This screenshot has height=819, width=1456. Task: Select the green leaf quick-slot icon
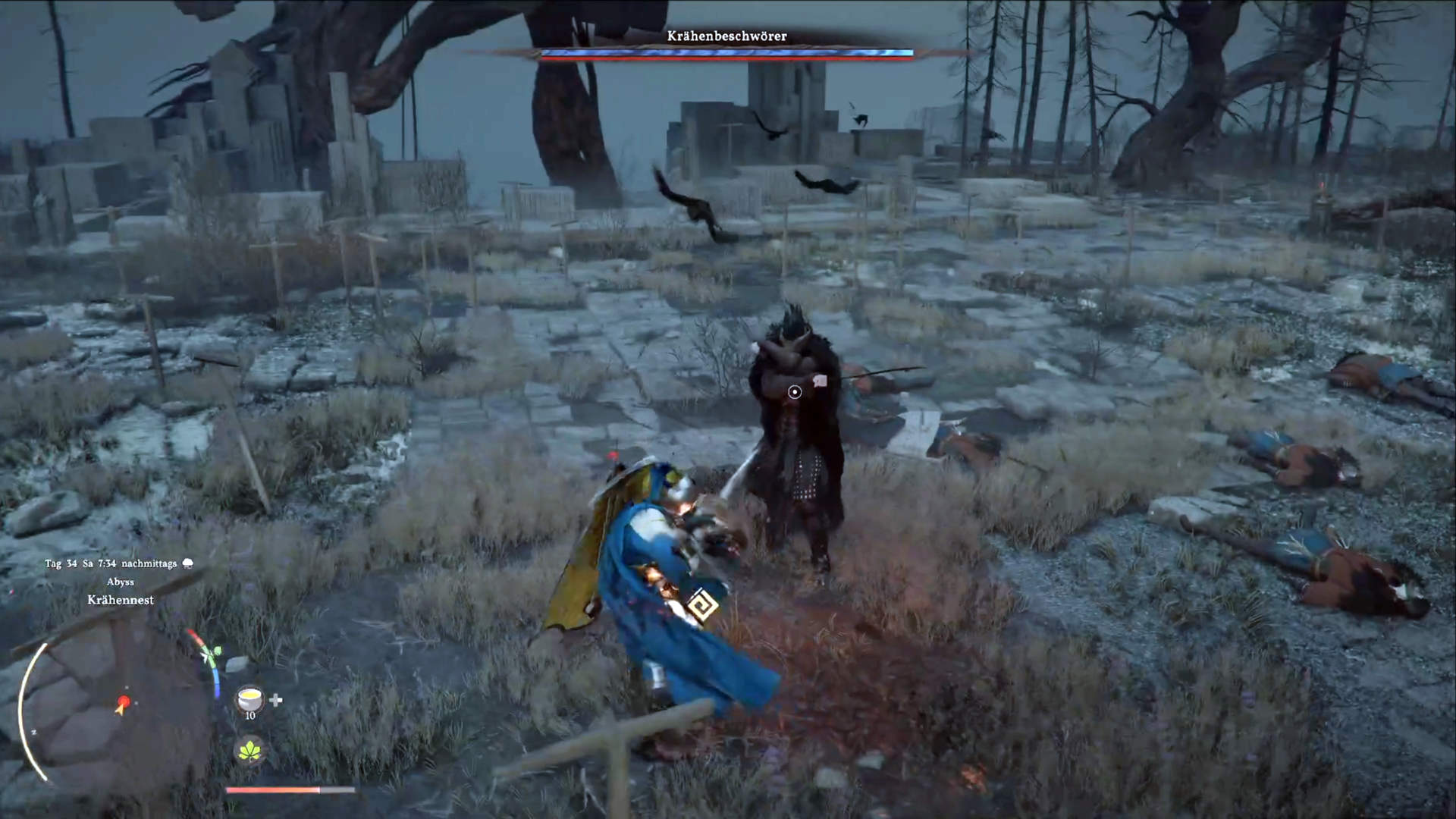coord(249,751)
